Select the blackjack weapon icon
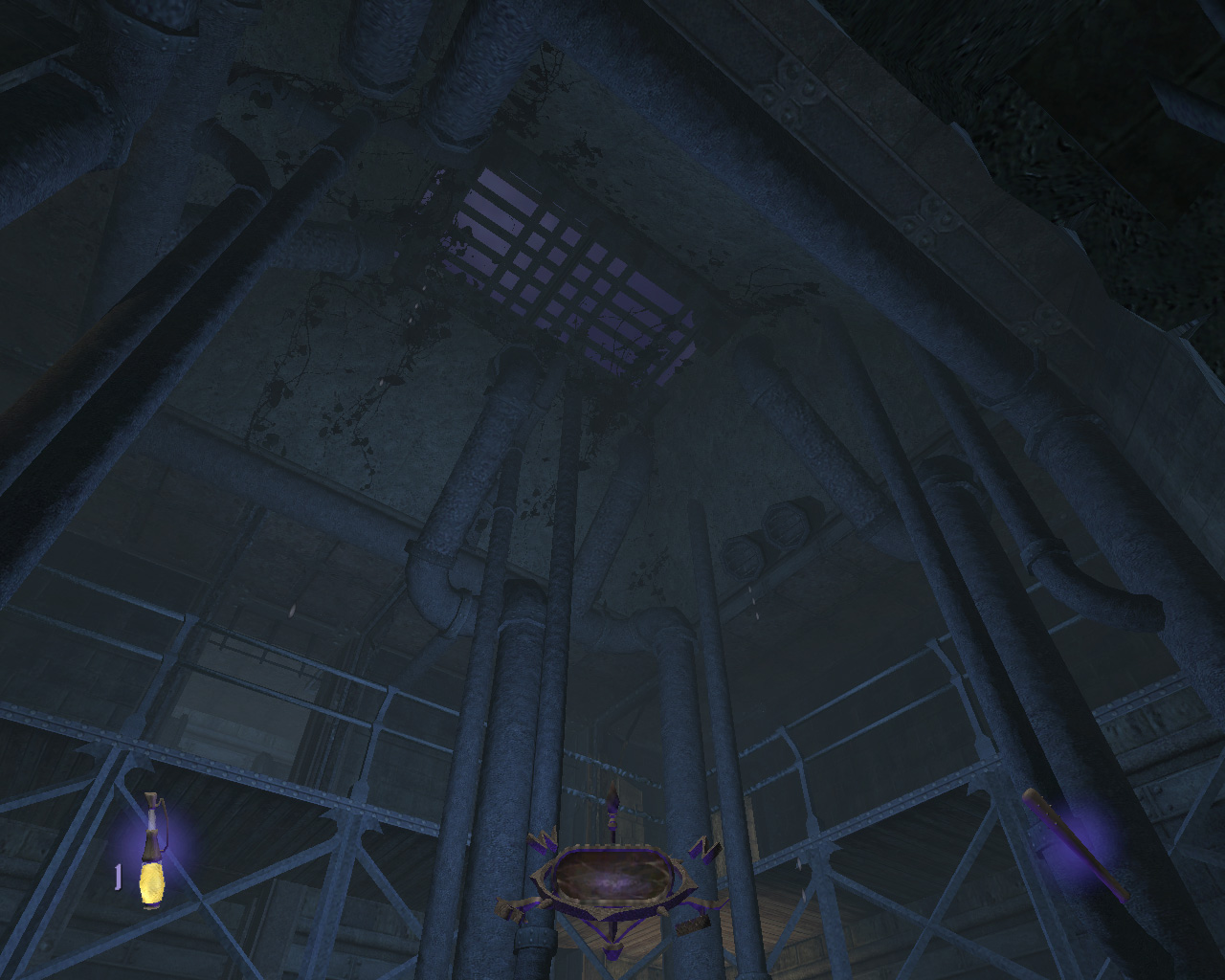This screenshot has height=980, width=1225. pyautogui.click(x=1074, y=843)
